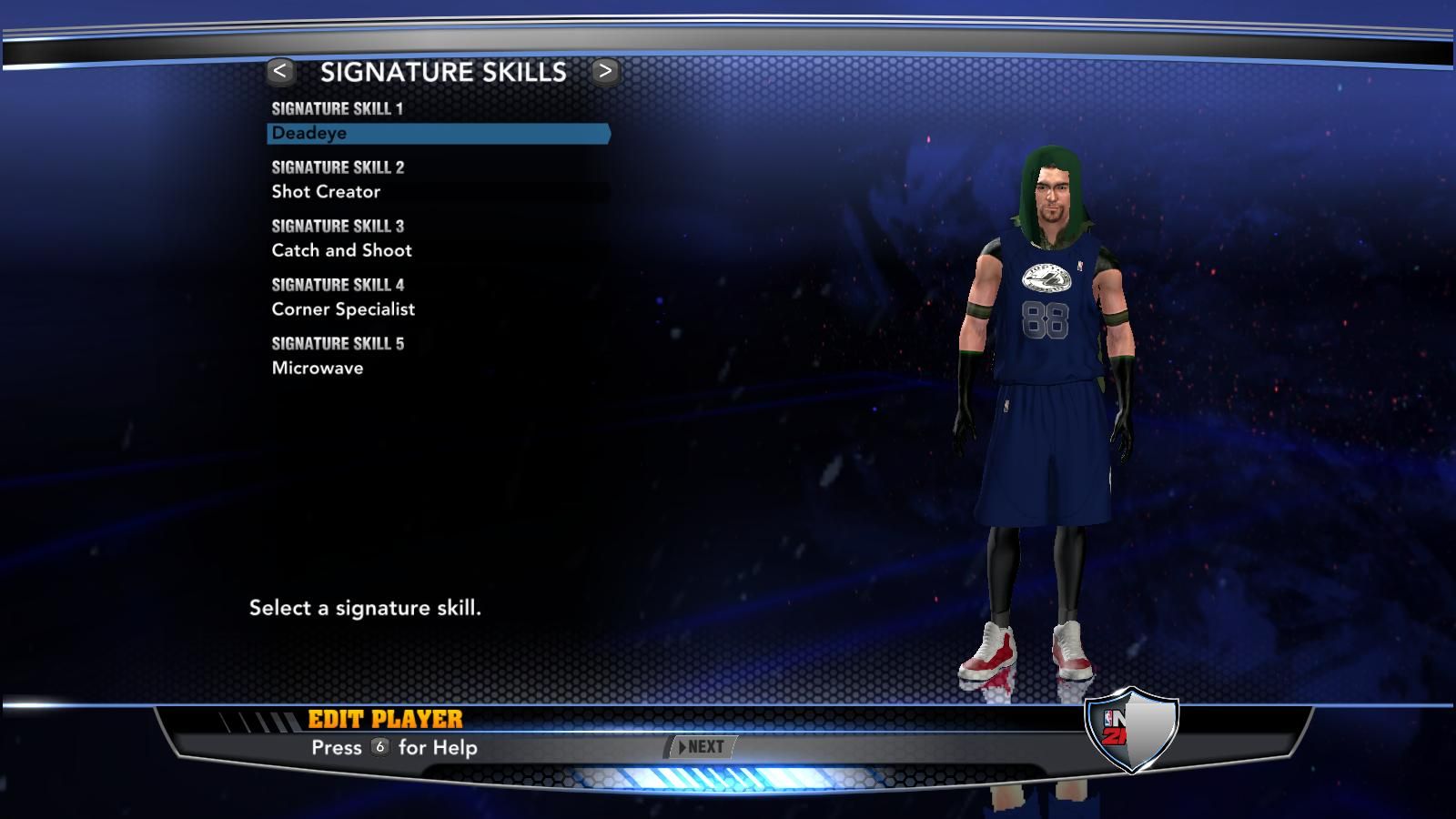
Task: Go to the previous edit page arrow
Action: click(280, 71)
